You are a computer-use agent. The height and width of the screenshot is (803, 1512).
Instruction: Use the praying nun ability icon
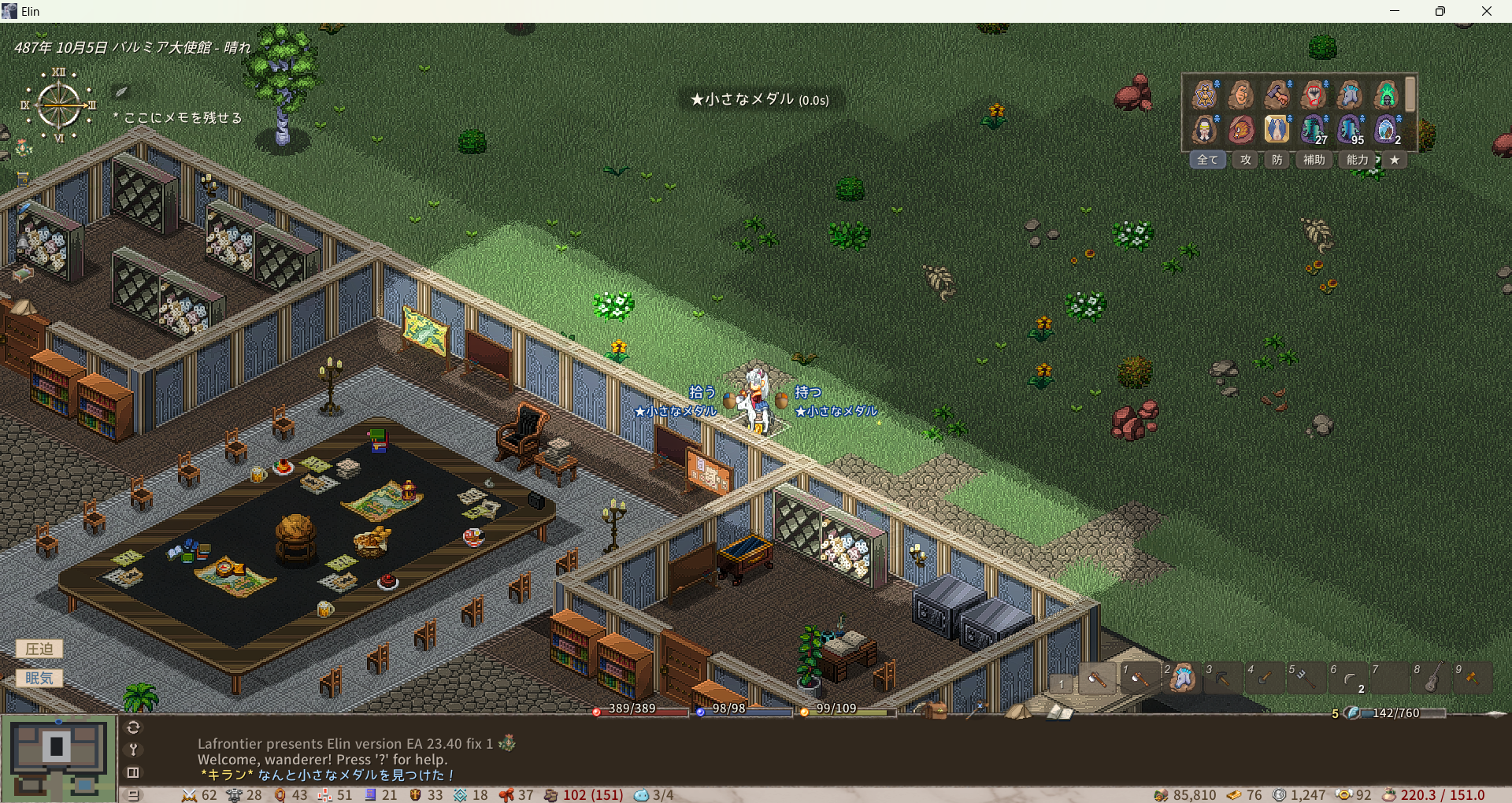1204,129
